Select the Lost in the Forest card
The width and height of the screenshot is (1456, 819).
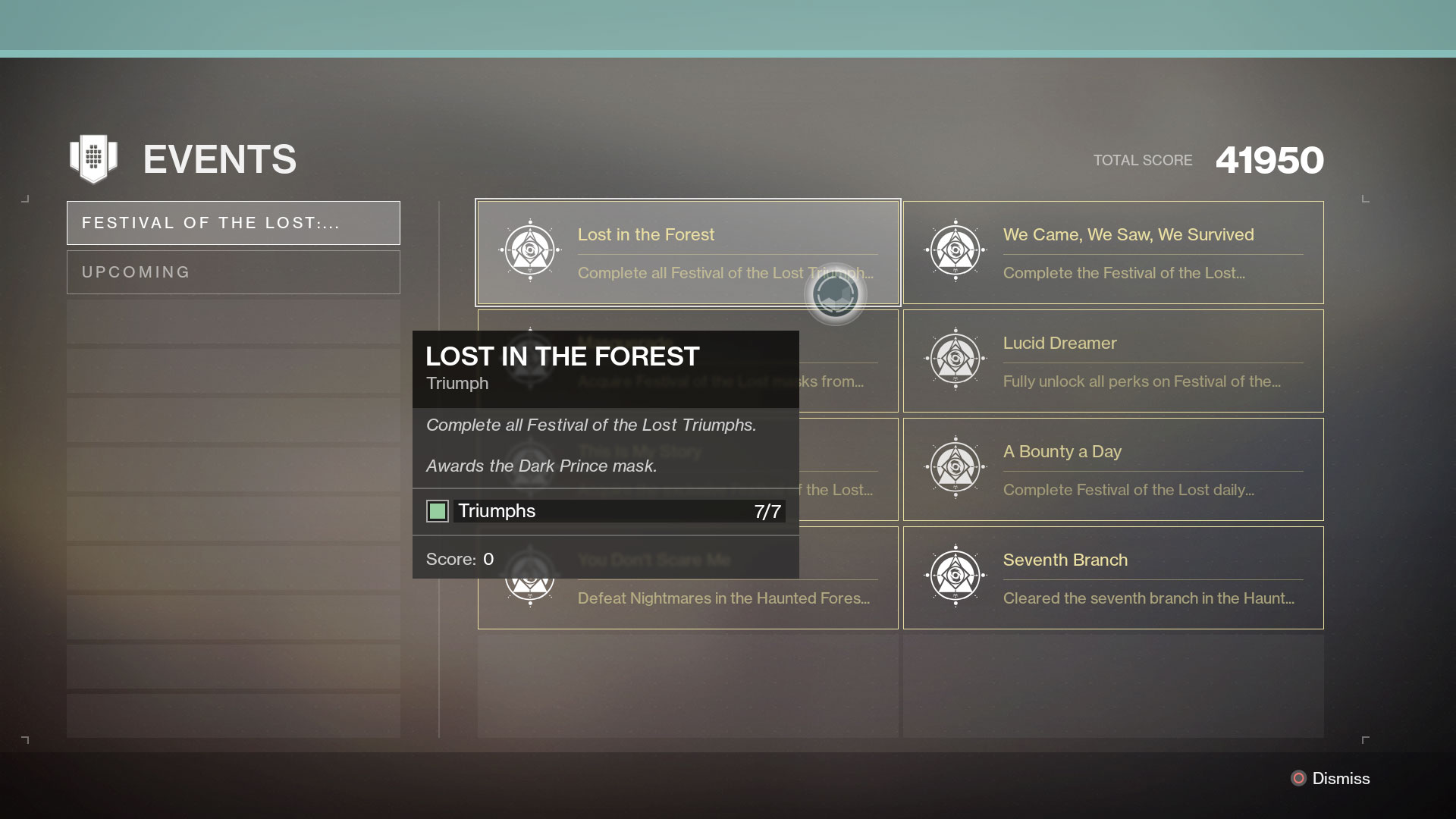coord(687,252)
